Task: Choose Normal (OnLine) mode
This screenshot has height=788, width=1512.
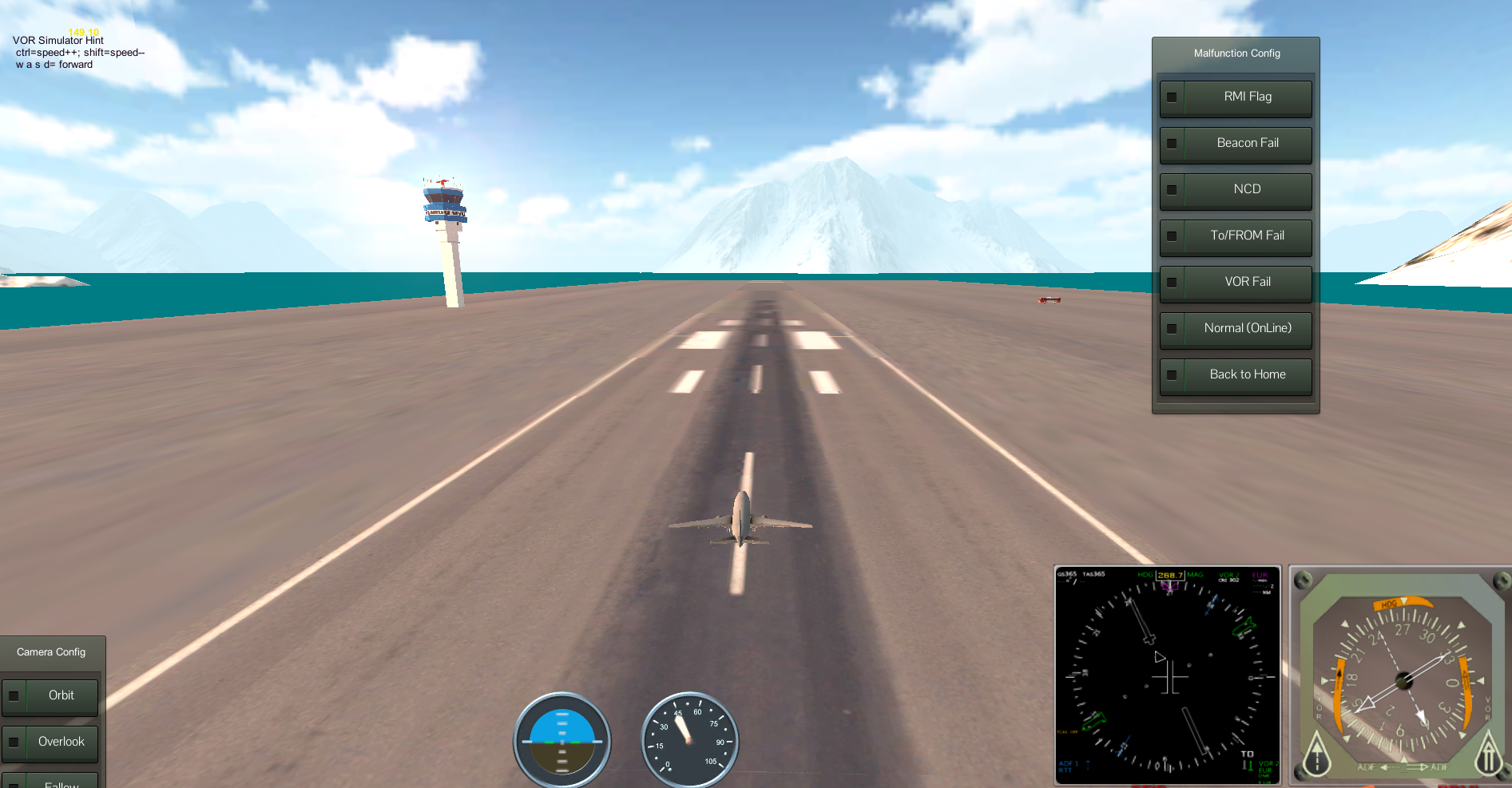Action: (x=1235, y=329)
